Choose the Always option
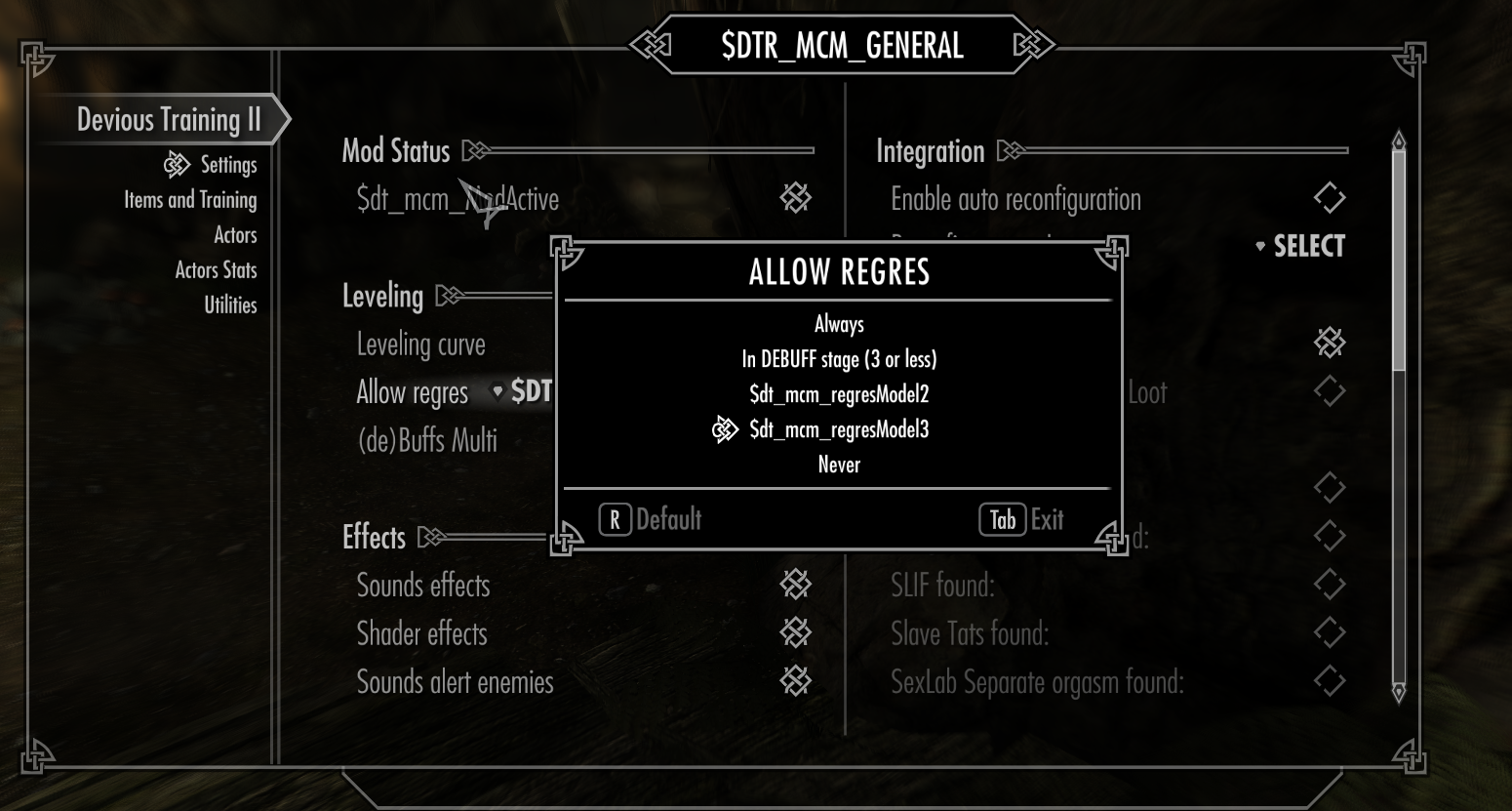This screenshot has height=811, width=1512. click(x=839, y=324)
